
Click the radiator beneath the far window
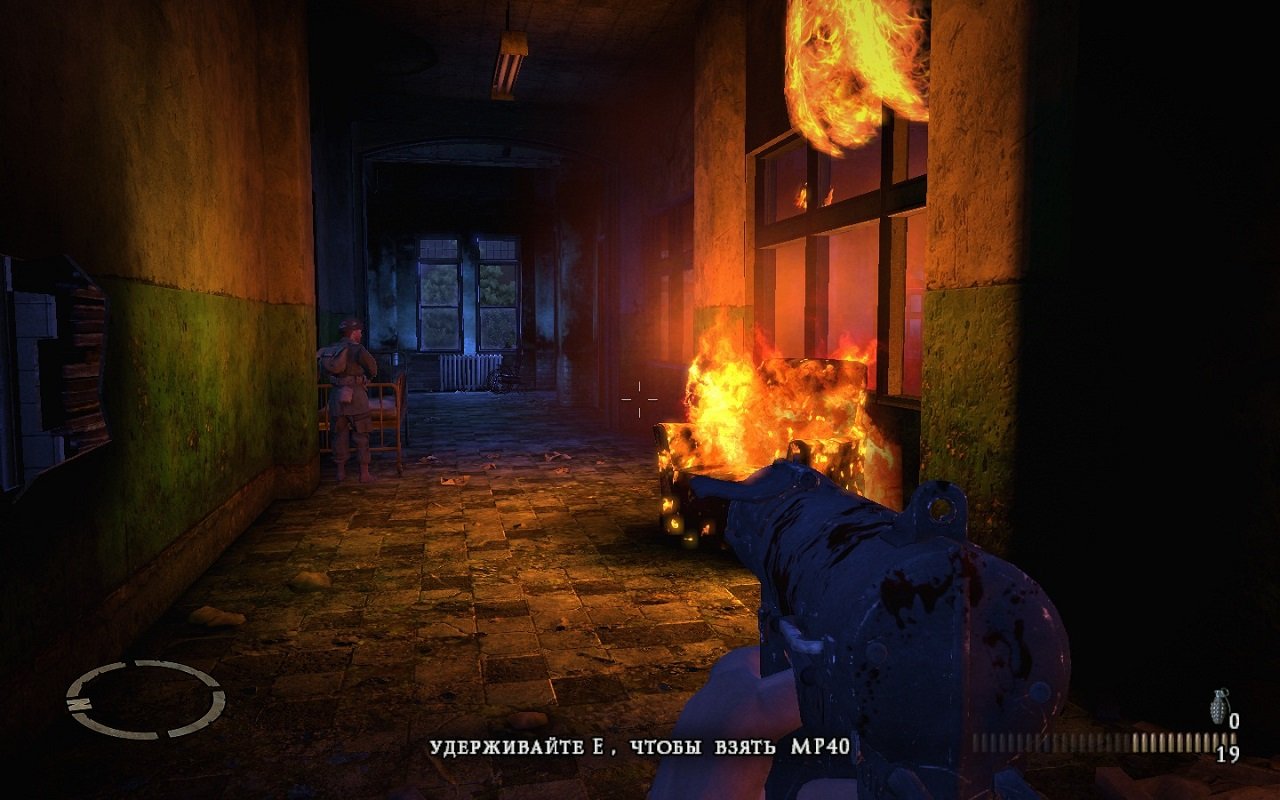(470, 372)
